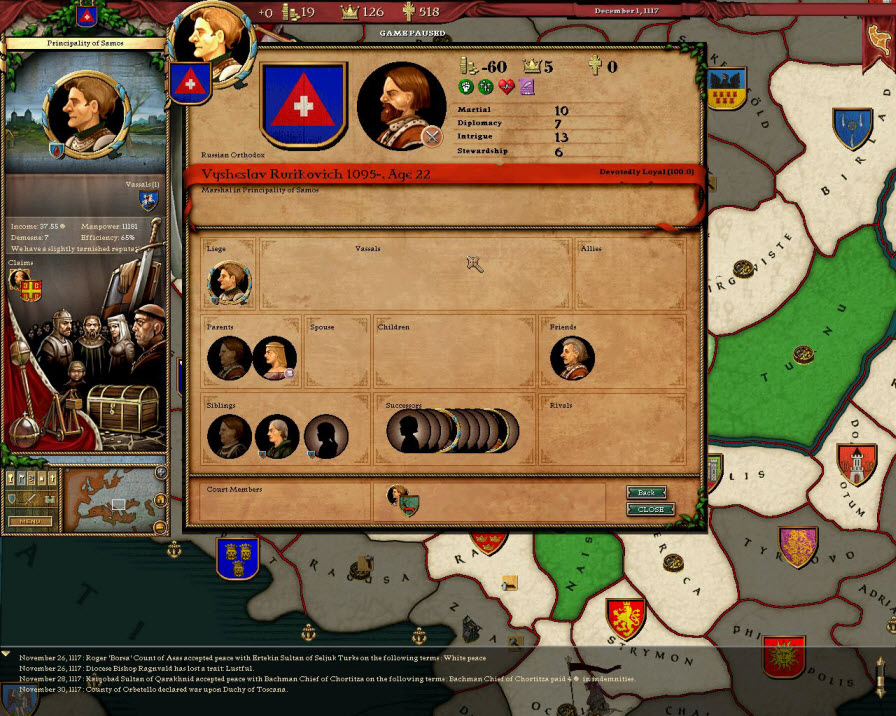Open the MENU button
Viewport: 896px width, 716px height.
point(30,521)
